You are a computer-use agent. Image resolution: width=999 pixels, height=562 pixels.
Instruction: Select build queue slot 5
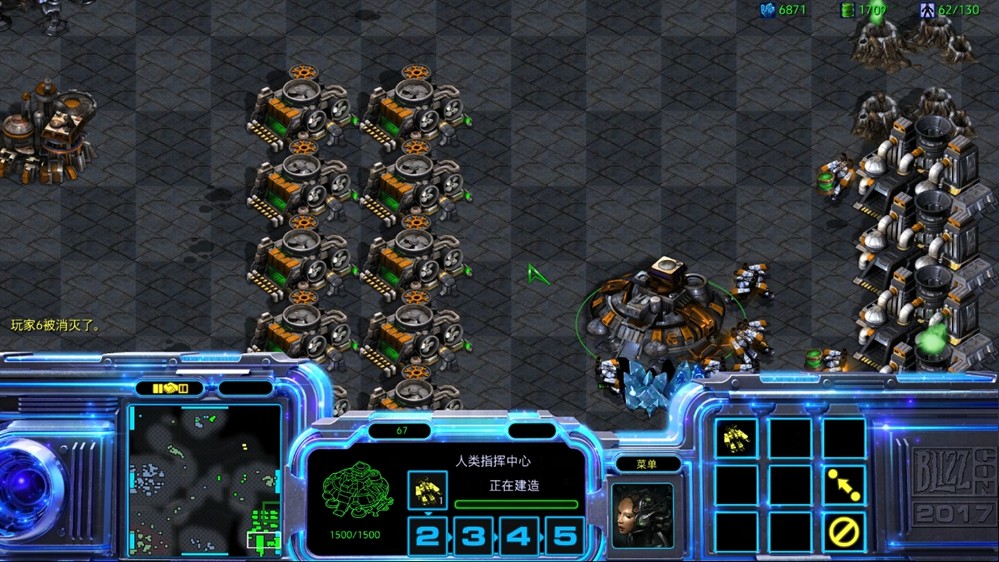(x=564, y=536)
